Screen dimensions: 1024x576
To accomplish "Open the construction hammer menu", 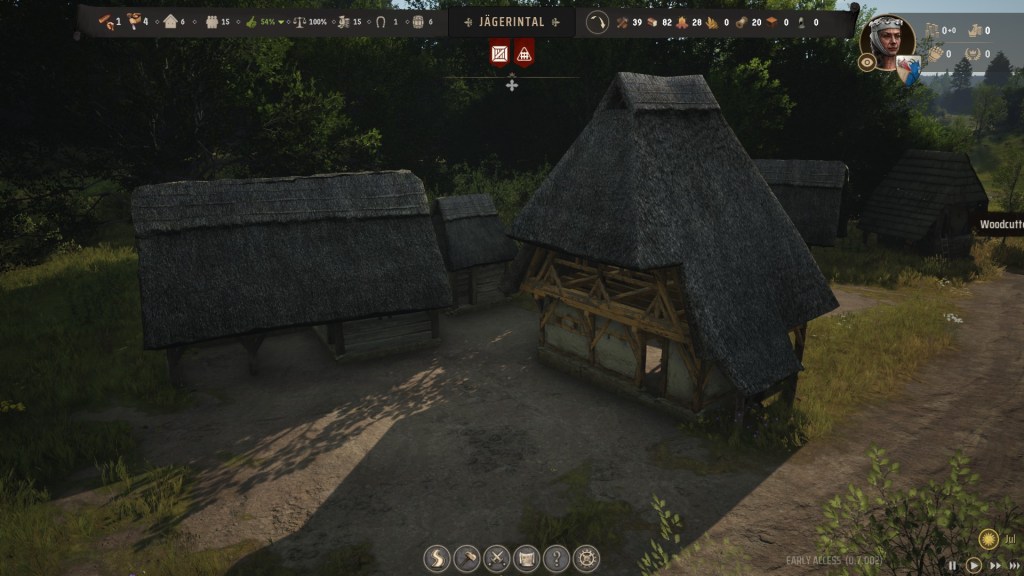I will (x=467, y=558).
